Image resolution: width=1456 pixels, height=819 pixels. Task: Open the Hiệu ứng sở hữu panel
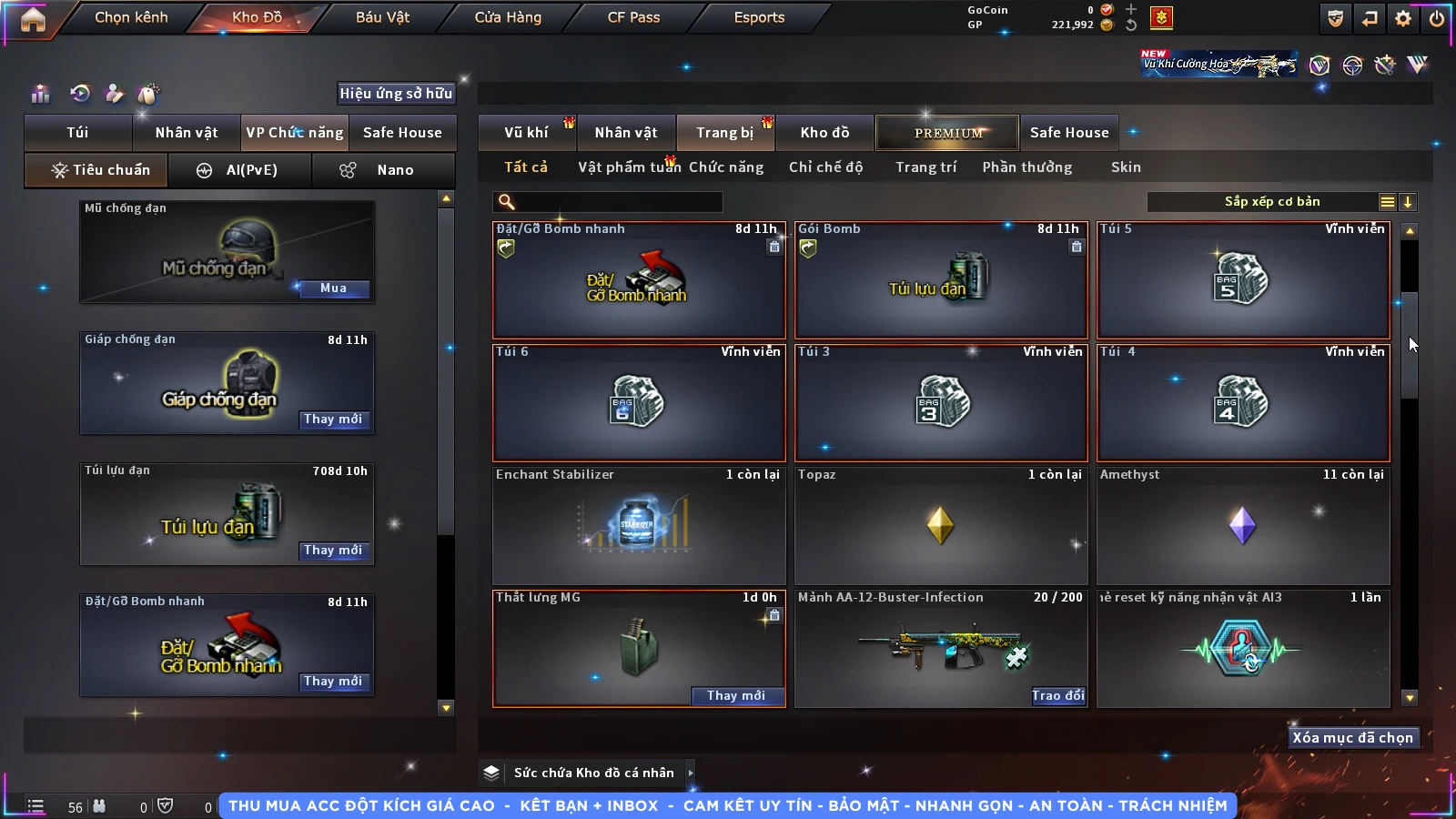pos(396,94)
